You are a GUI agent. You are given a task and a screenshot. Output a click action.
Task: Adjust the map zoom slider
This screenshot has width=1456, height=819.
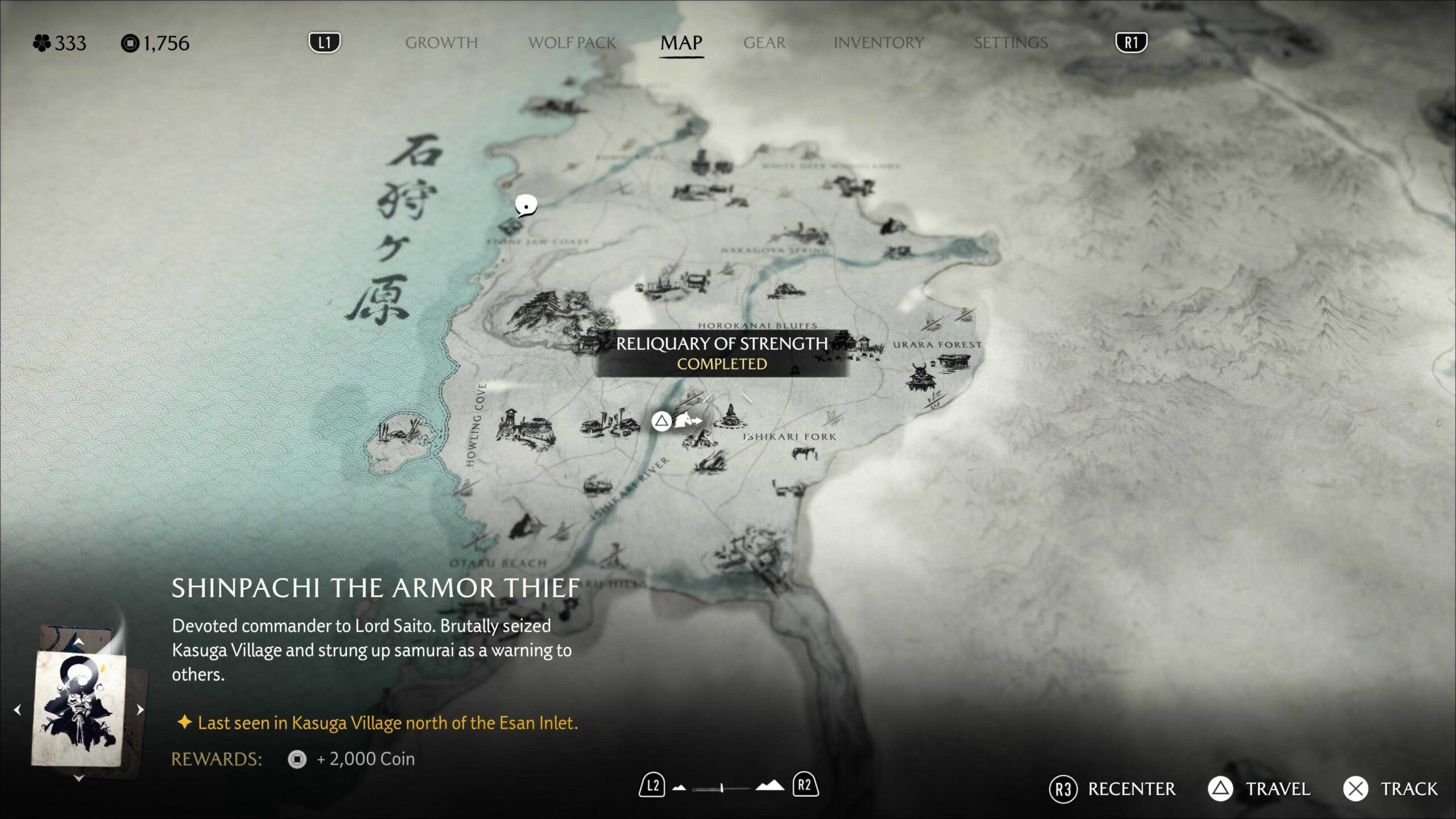pos(721,788)
